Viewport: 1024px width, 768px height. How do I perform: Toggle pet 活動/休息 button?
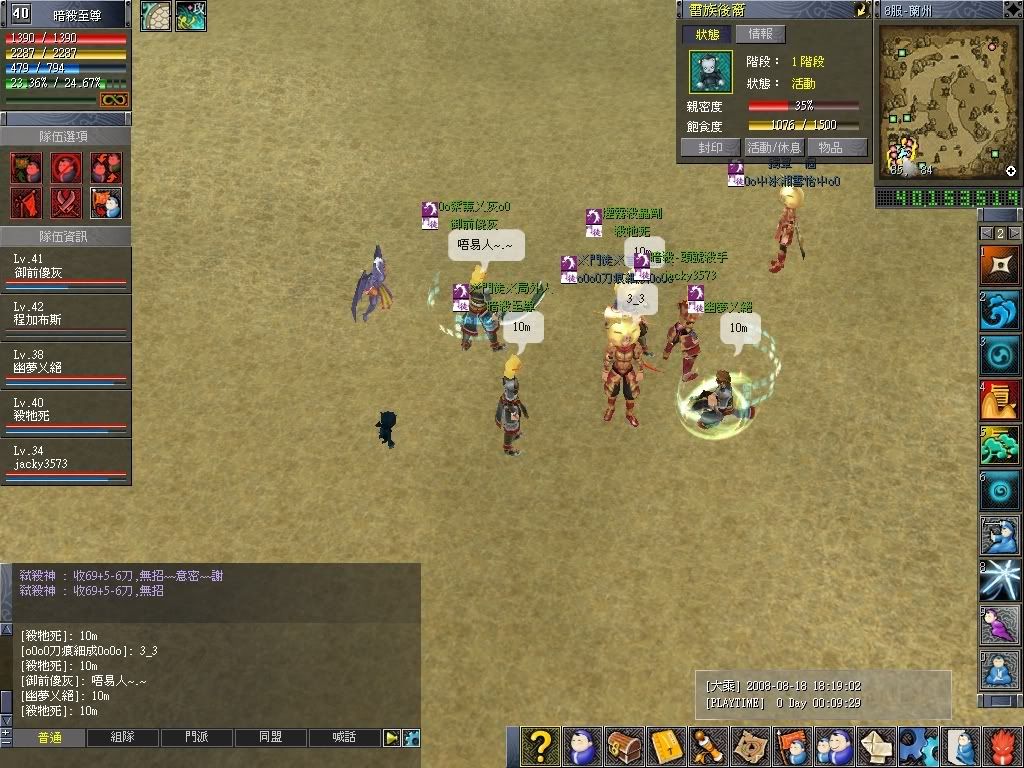(774, 147)
